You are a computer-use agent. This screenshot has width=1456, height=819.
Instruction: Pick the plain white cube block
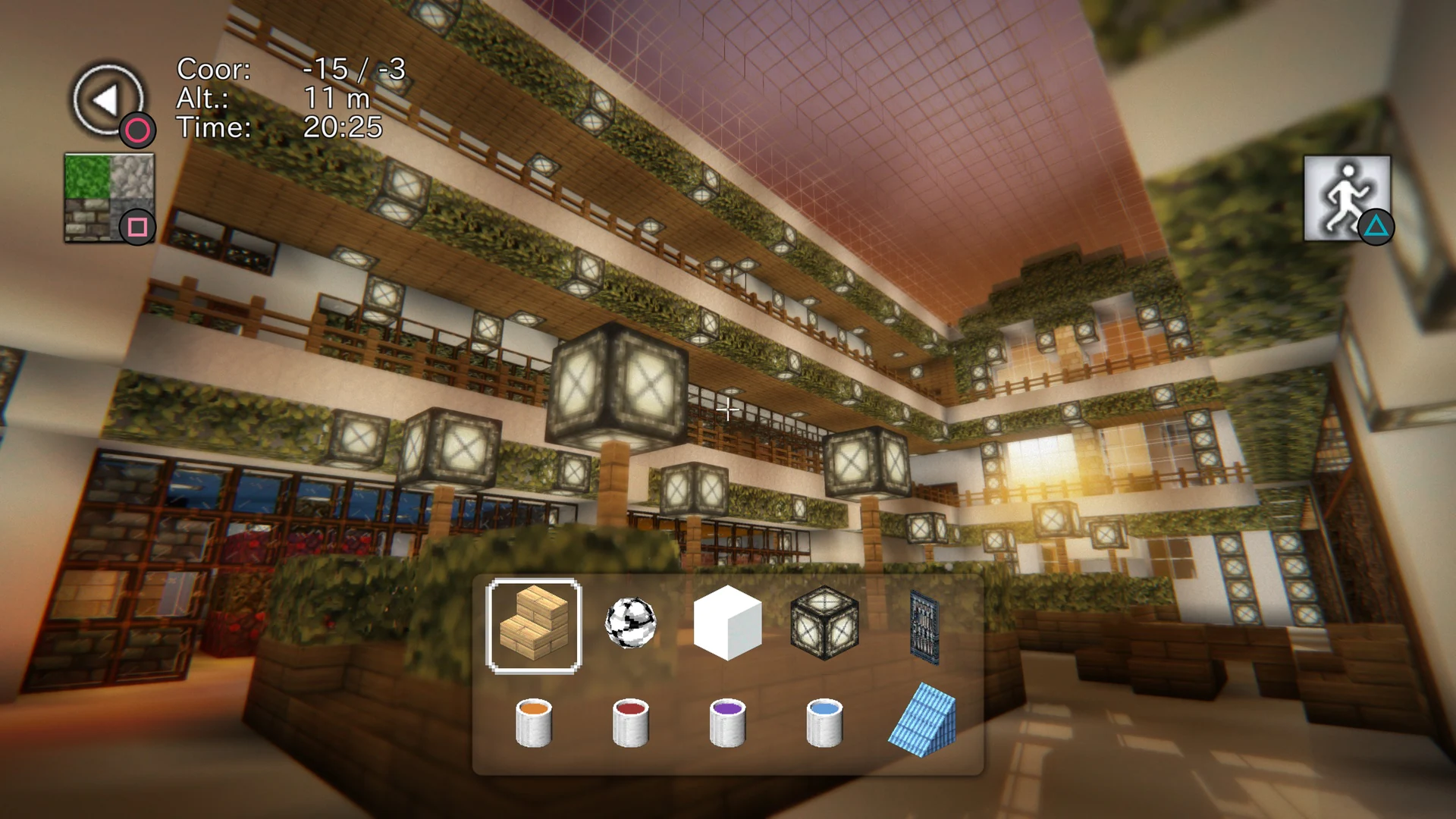pyautogui.click(x=727, y=626)
